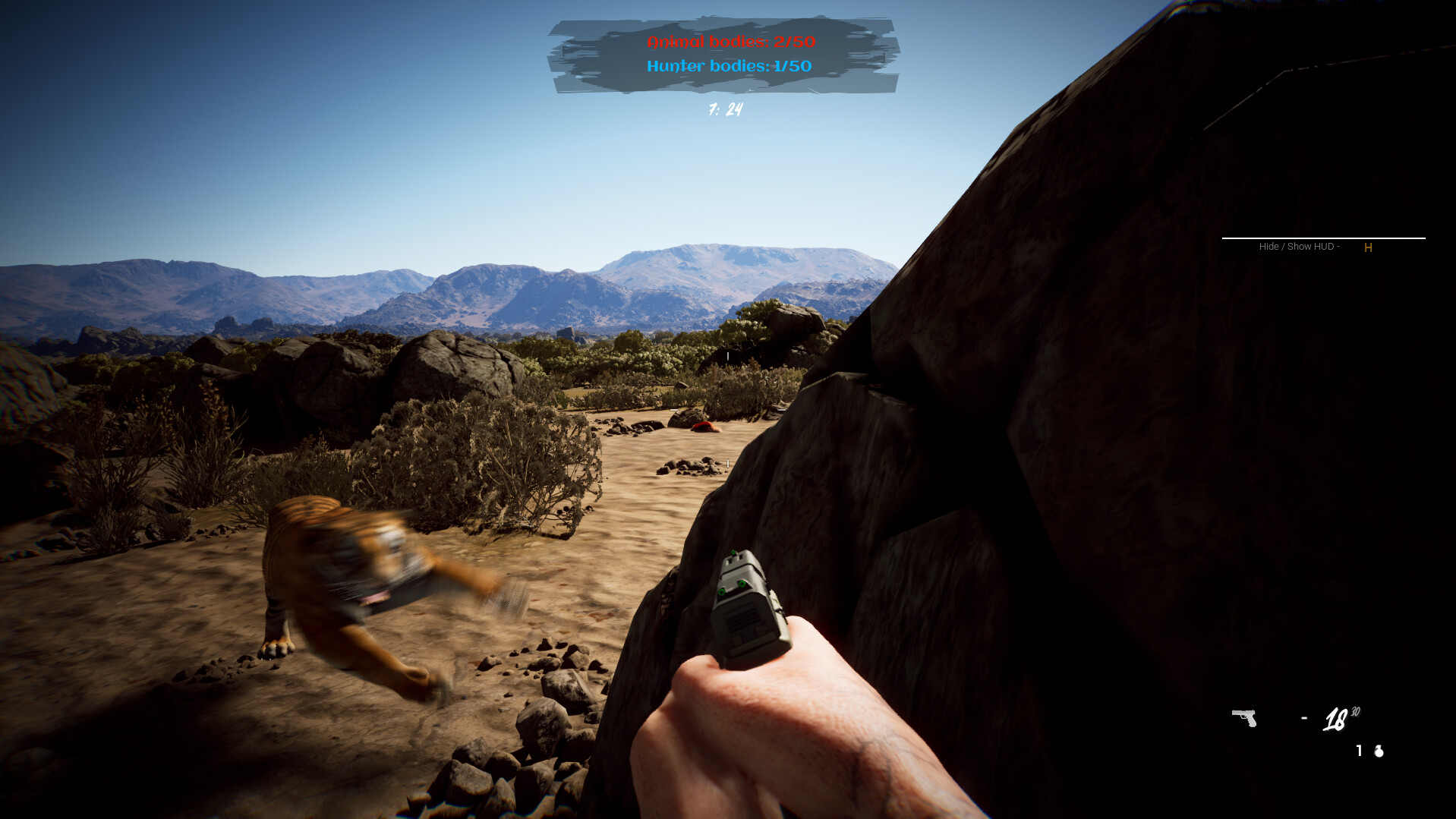Click the timer text below the banner

[x=726, y=107]
